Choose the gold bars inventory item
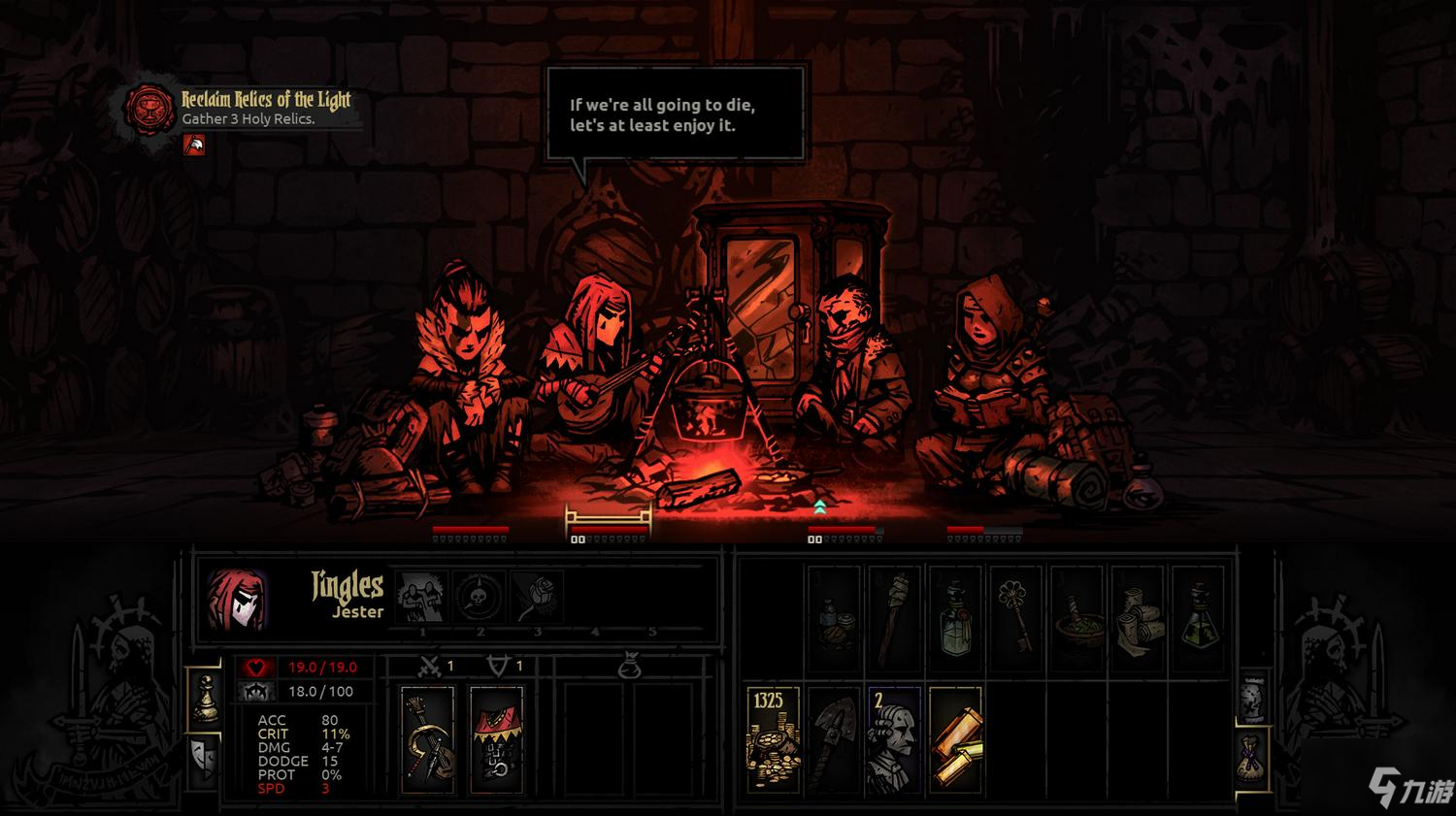 (x=955, y=739)
